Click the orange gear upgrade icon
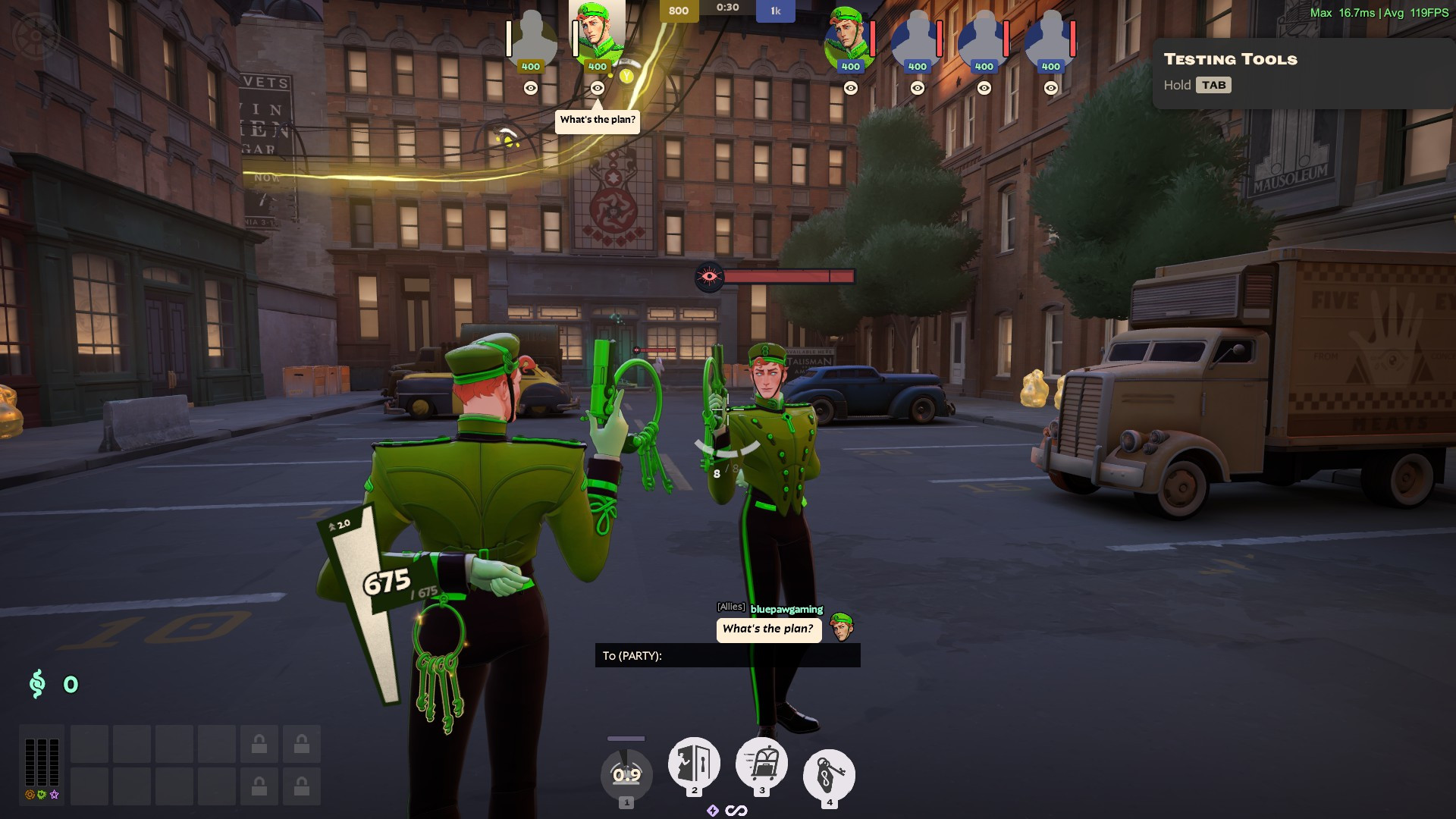This screenshot has height=819, width=1456. pyautogui.click(x=28, y=794)
